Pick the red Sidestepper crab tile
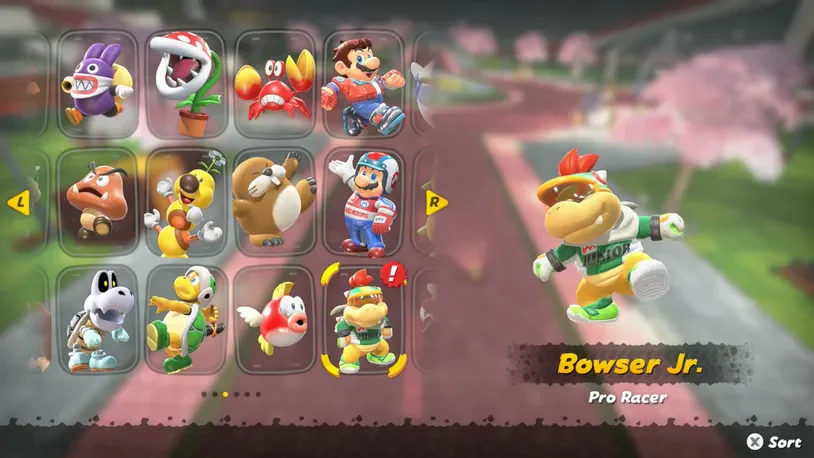This screenshot has width=814, height=458. click(274, 84)
